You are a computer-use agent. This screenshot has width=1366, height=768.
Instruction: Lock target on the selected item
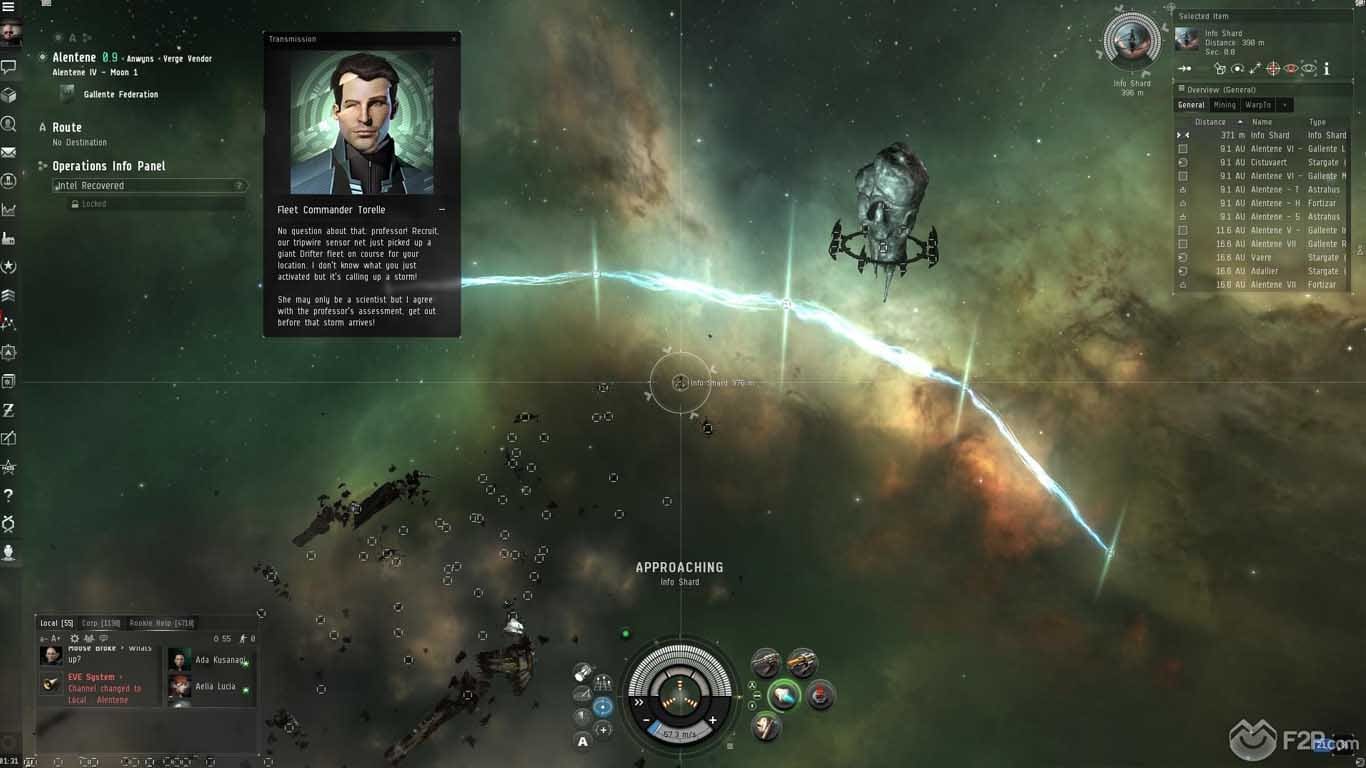point(1273,69)
